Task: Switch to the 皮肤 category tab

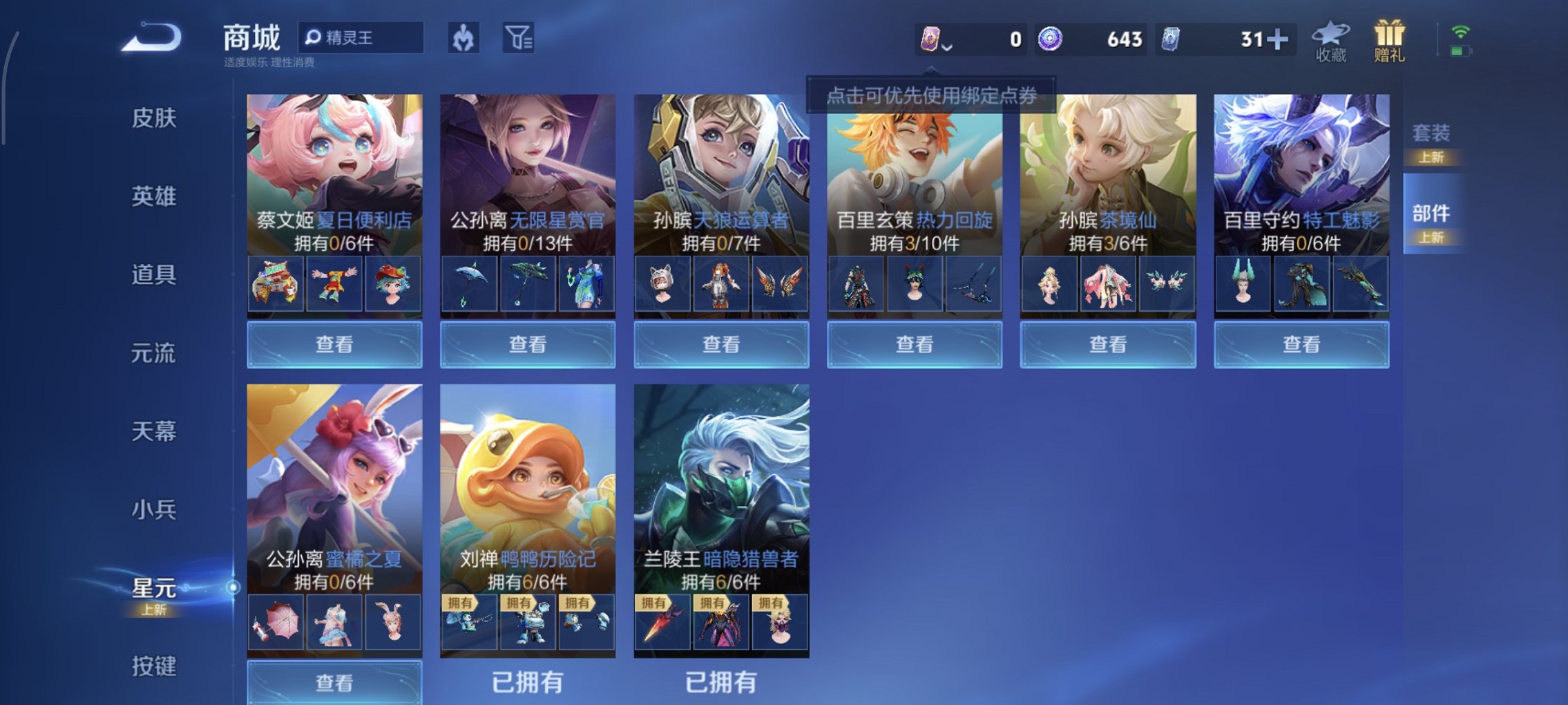Action: [153, 119]
